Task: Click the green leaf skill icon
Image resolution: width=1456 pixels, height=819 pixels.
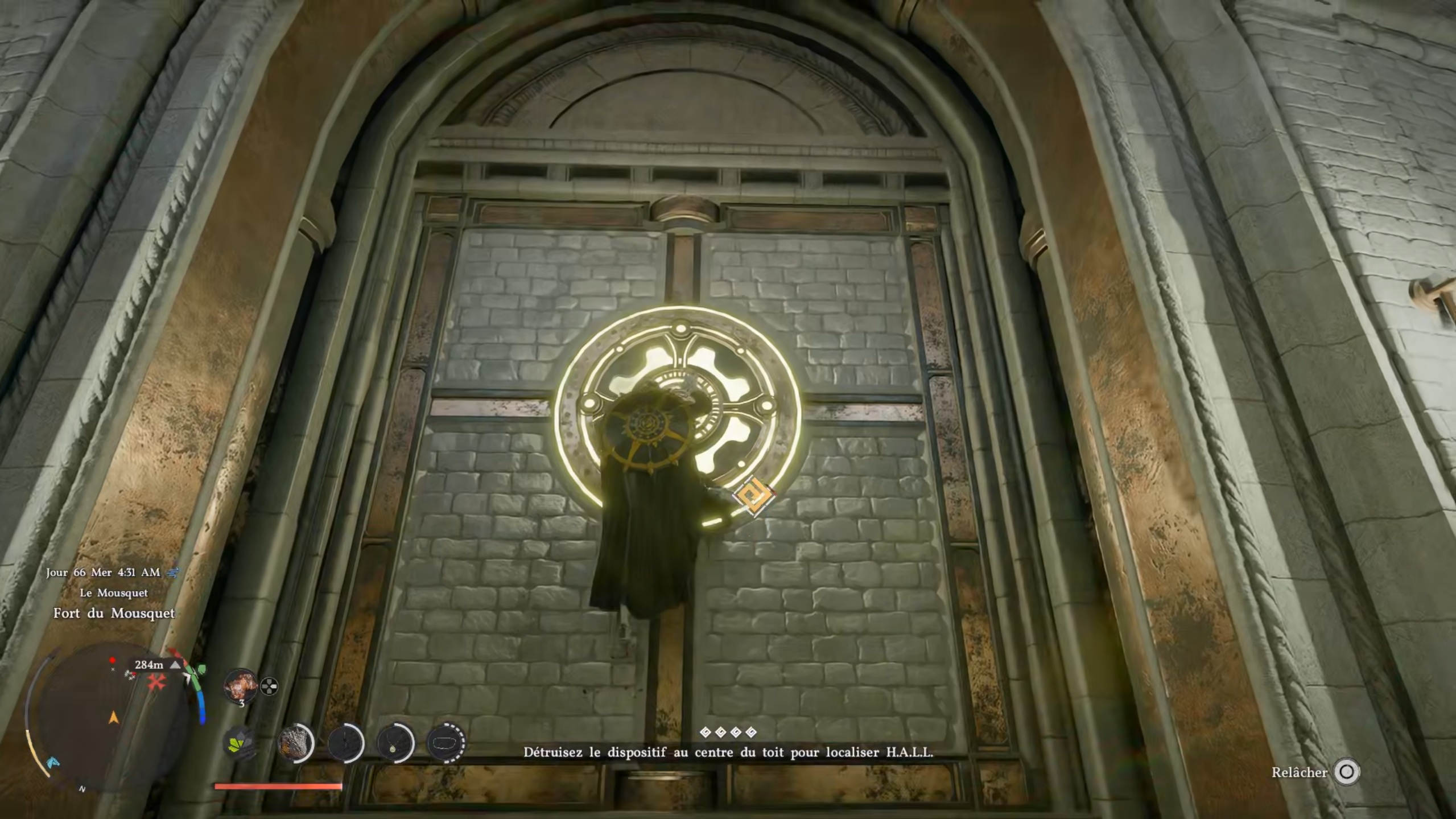Action: pyautogui.click(x=239, y=744)
